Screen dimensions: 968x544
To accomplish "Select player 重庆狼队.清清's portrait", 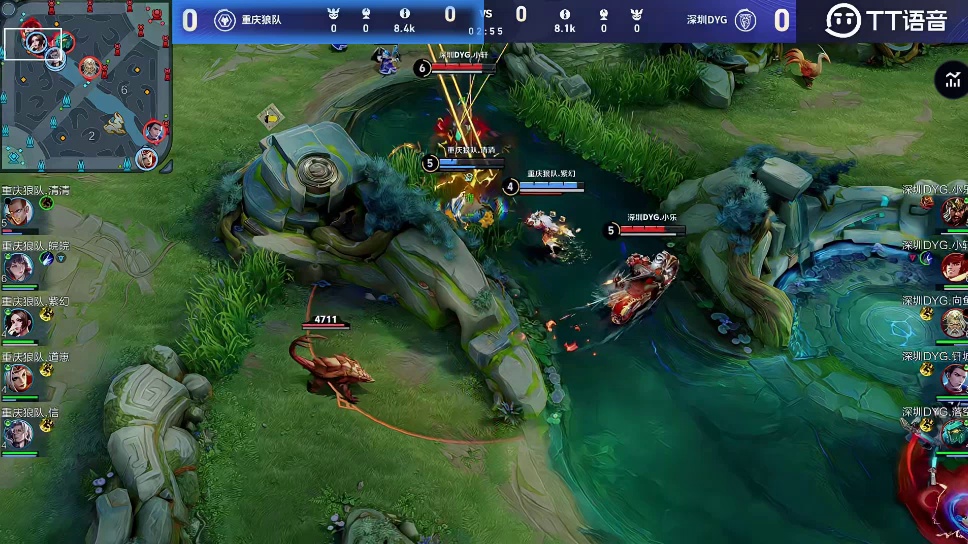I will 17,211.
